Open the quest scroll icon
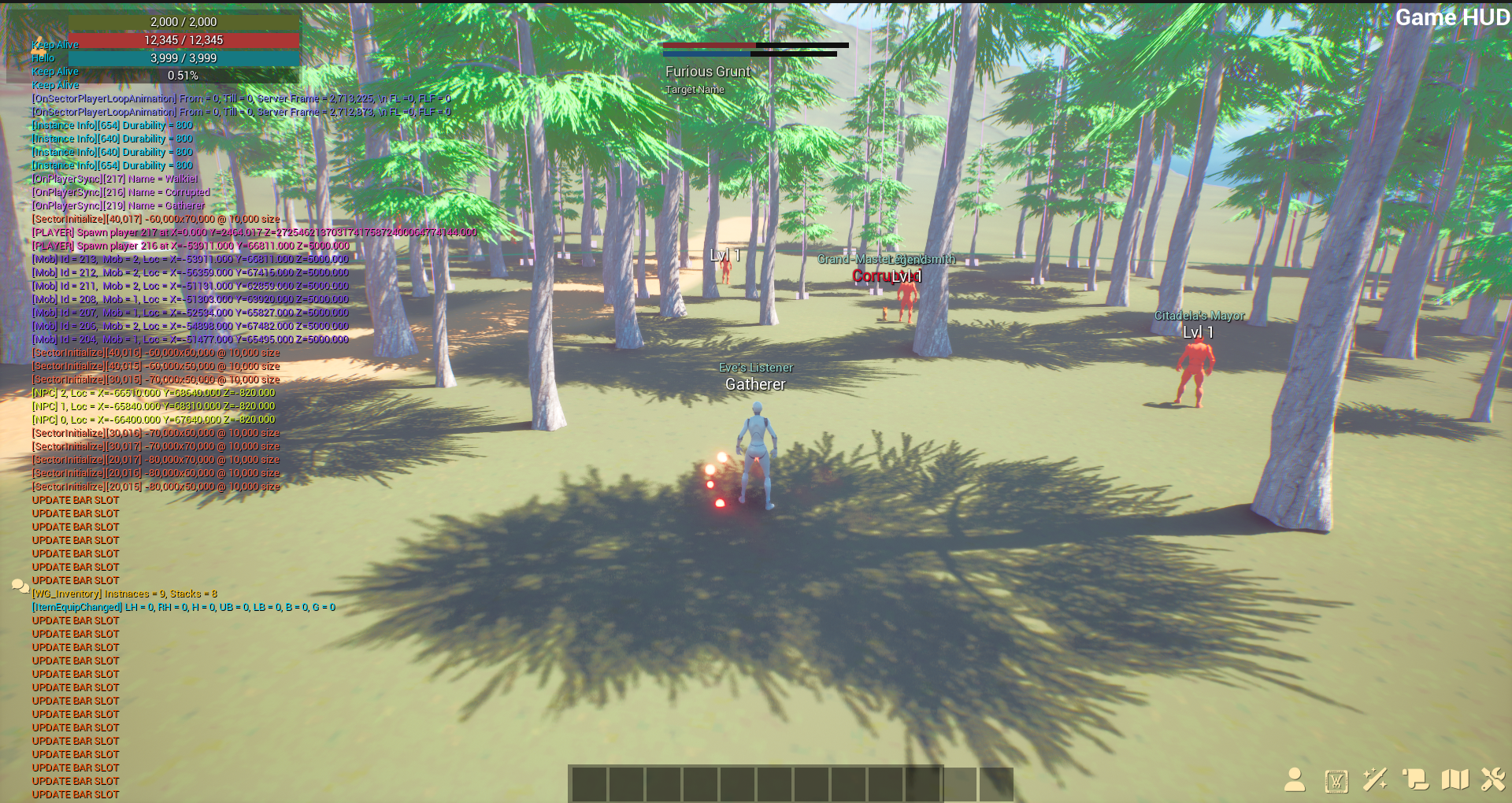This screenshot has width=1512, height=803. (1415, 779)
